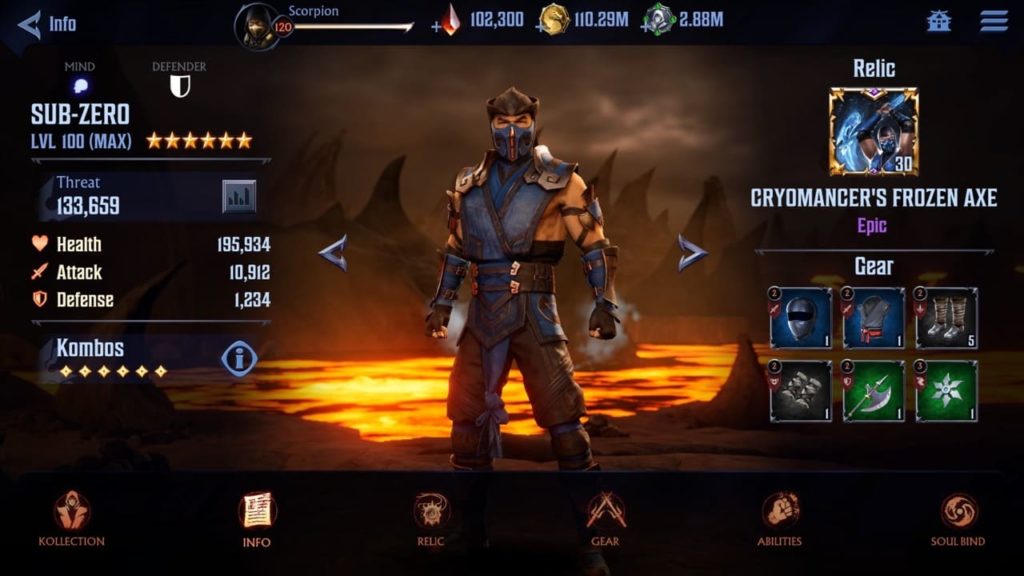Switch to the Relic tab
Screen dimensions: 1024x576
[x=431, y=517]
